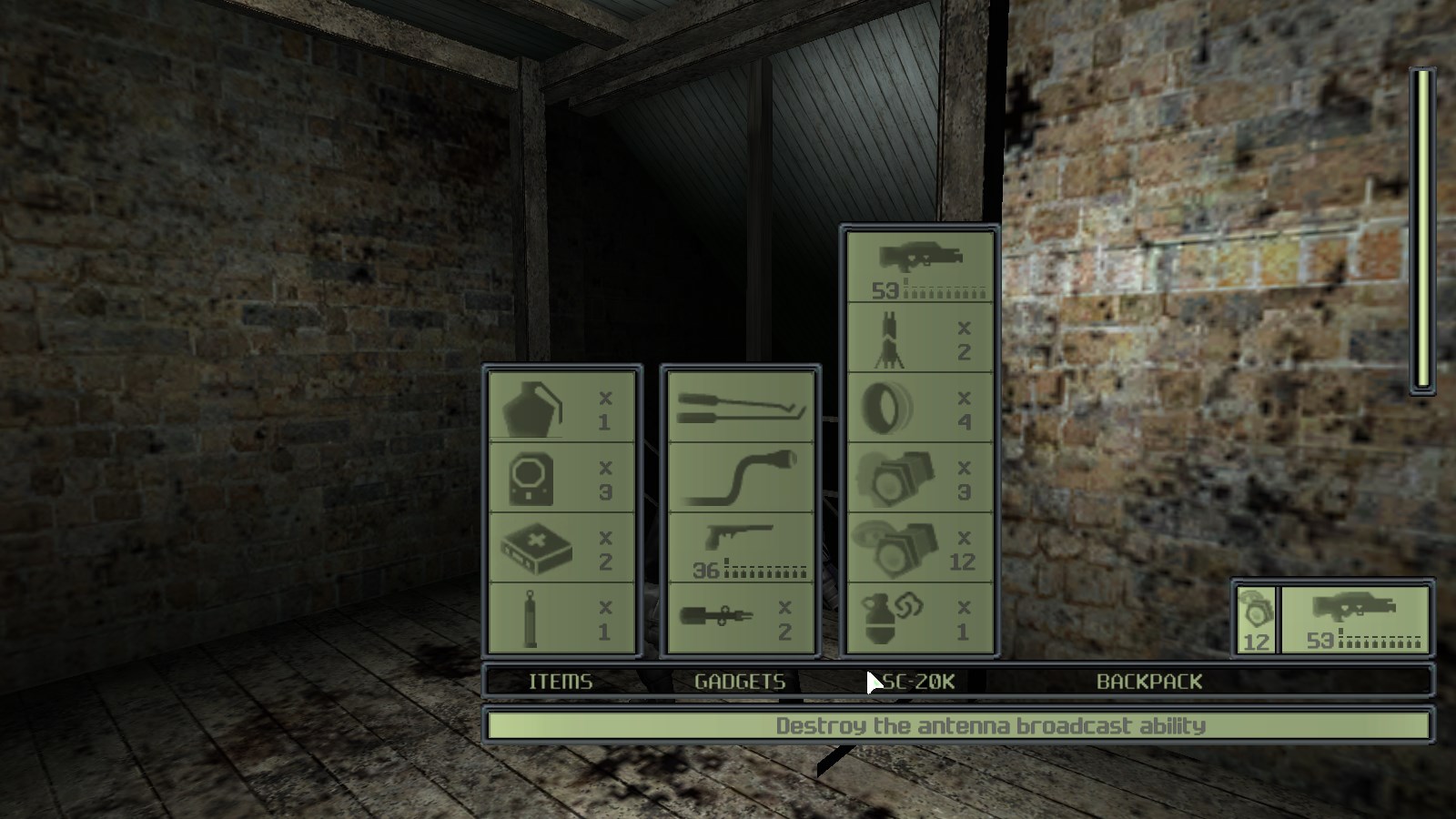Image resolution: width=1456 pixels, height=819 pixels.
Task: Select the frag grenade in the SC-20K column
Action: [x=919, y=617]
